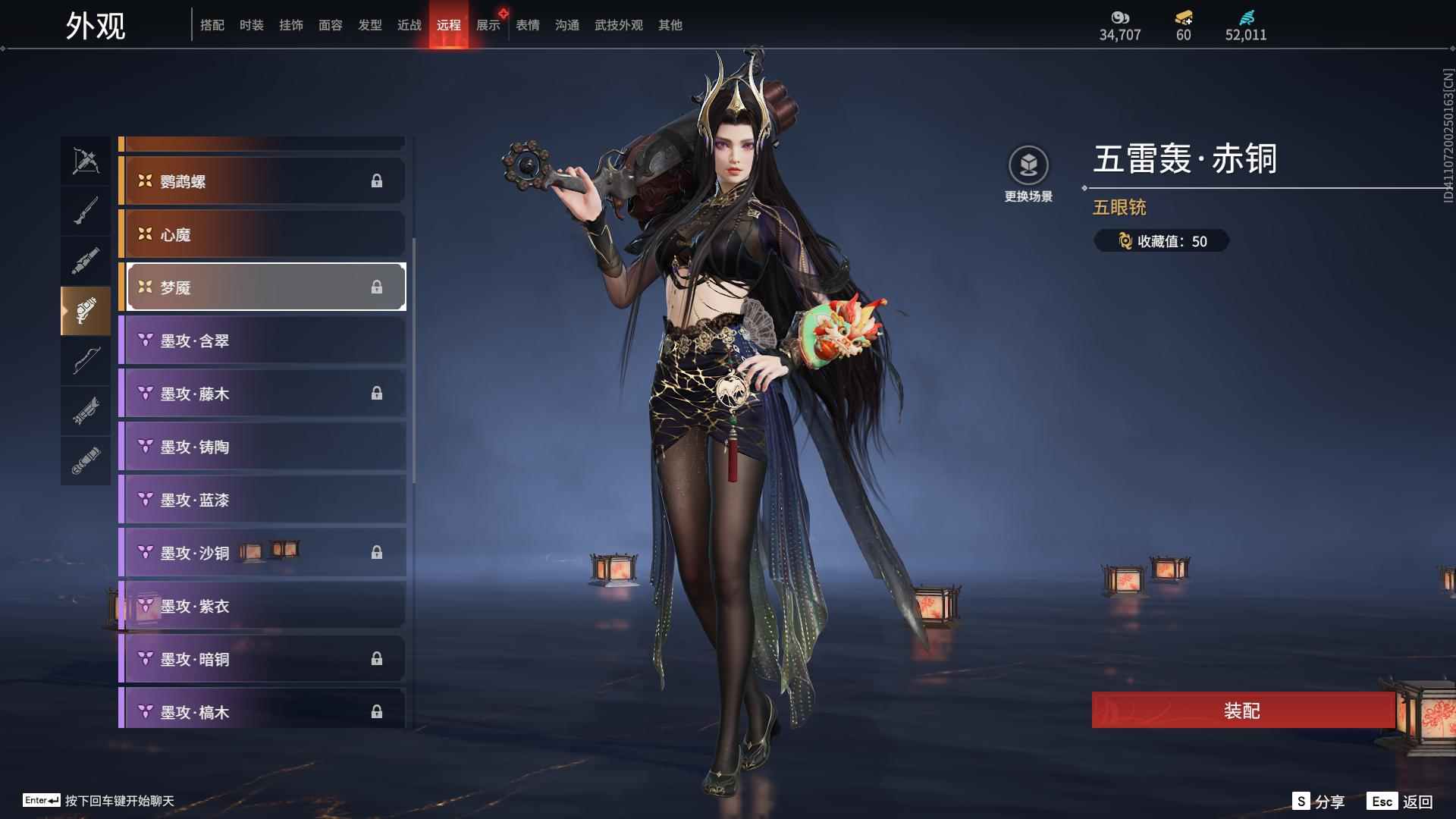Open the 武技外观 tab

tap(619, 25)
